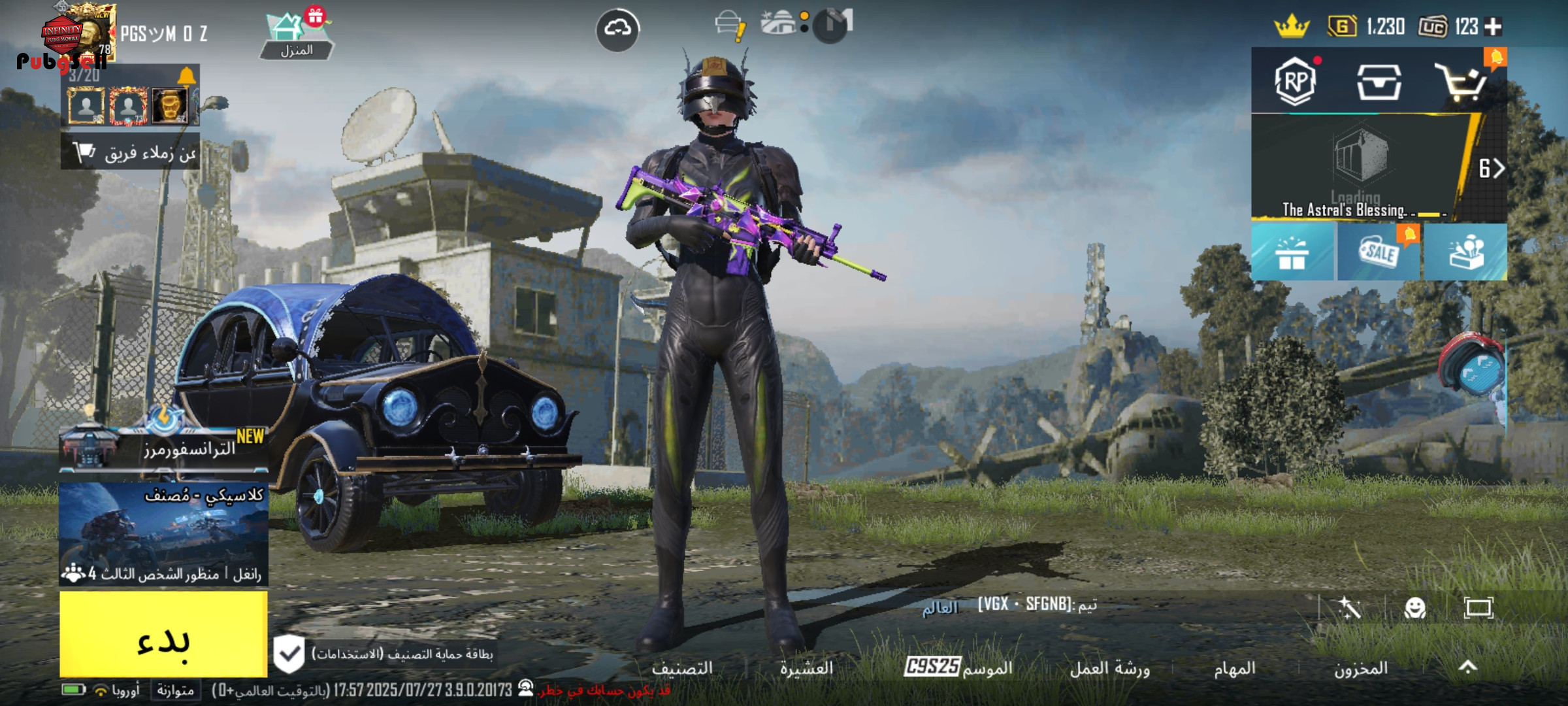
Task: Click the cloud icon button
Action: (x=617, y=29)
